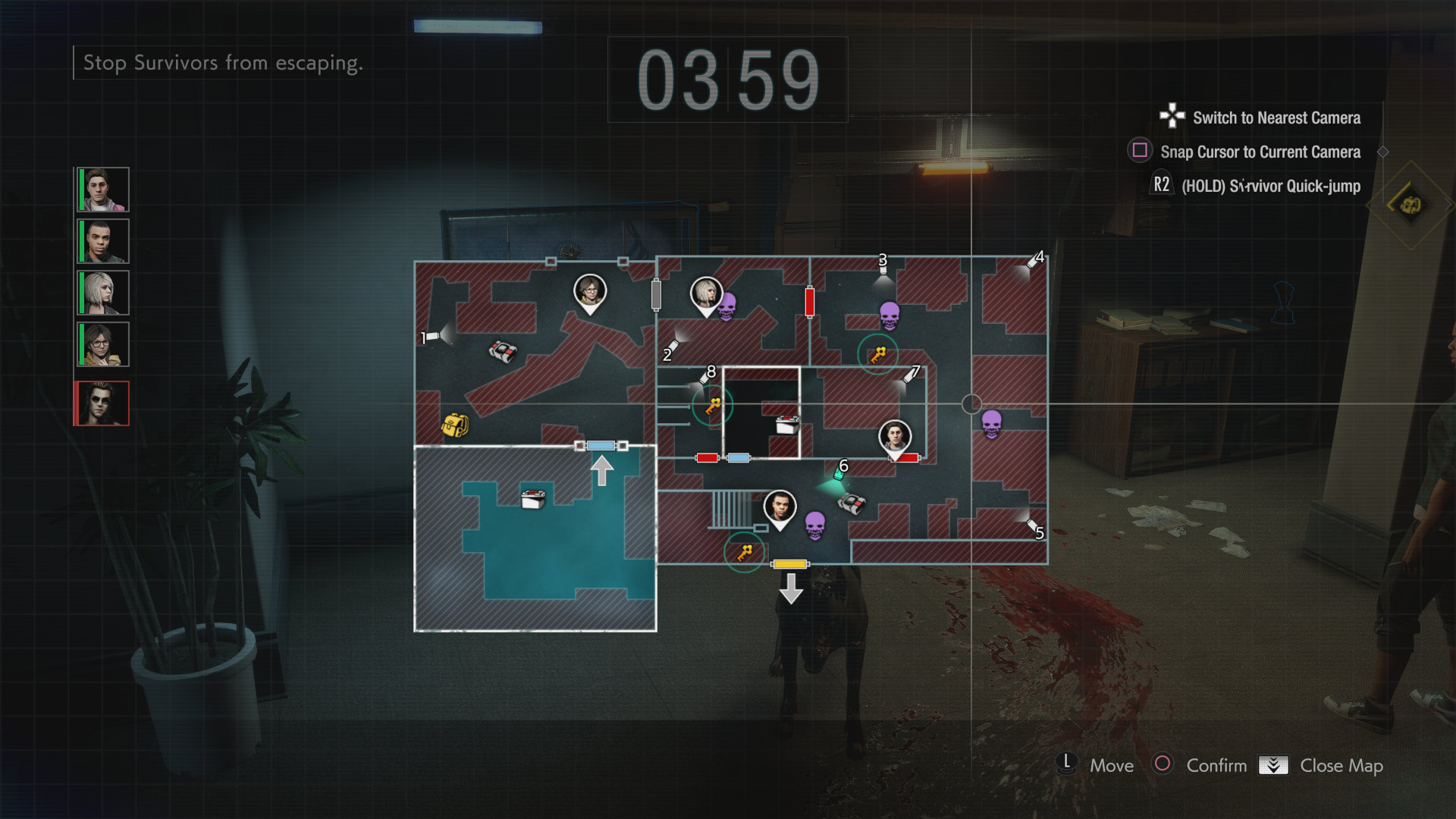Choose the blonde survivor portrait in the list

tap(103, 293)
